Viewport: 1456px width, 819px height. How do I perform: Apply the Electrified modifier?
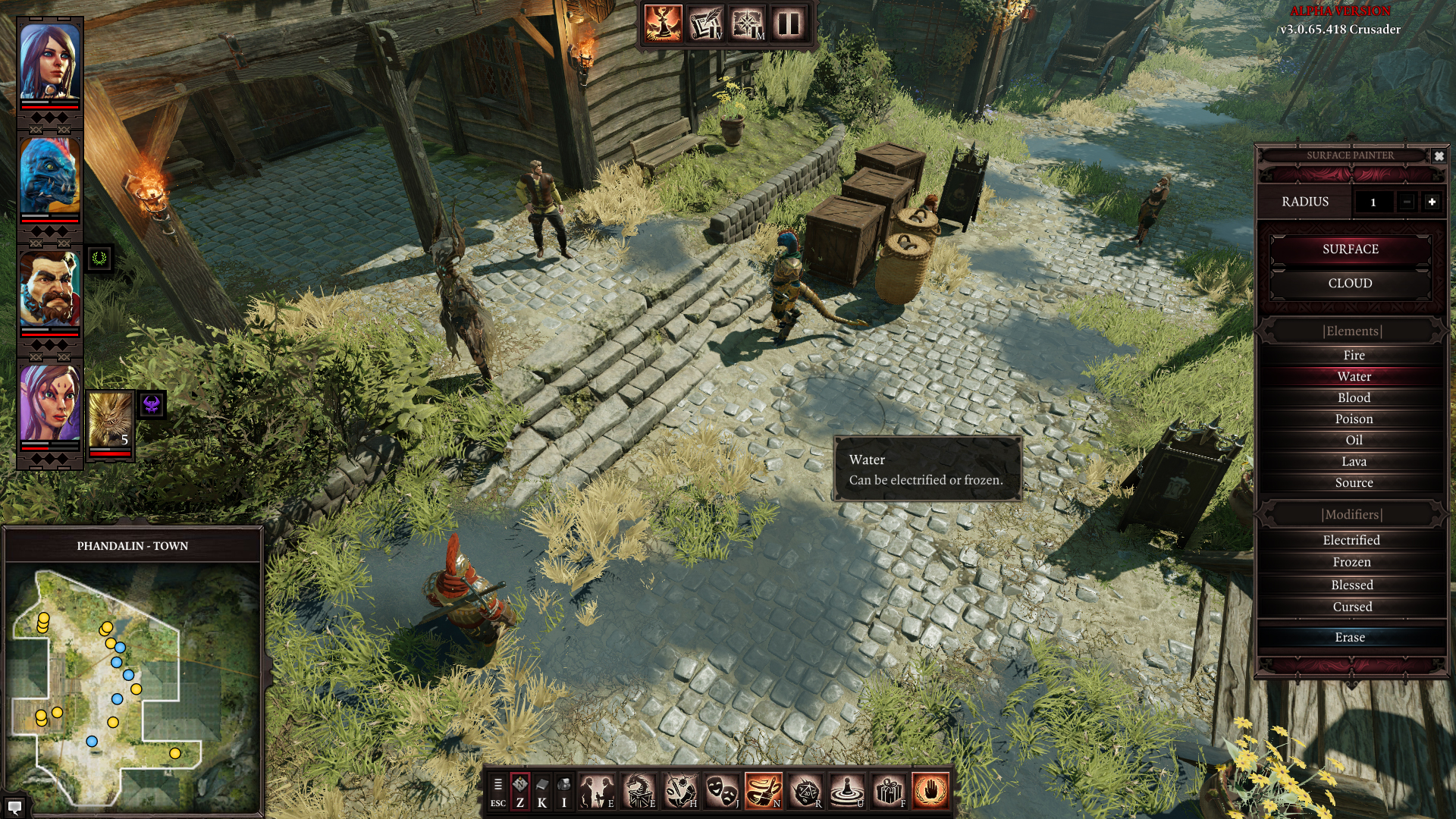point(1351,540)
